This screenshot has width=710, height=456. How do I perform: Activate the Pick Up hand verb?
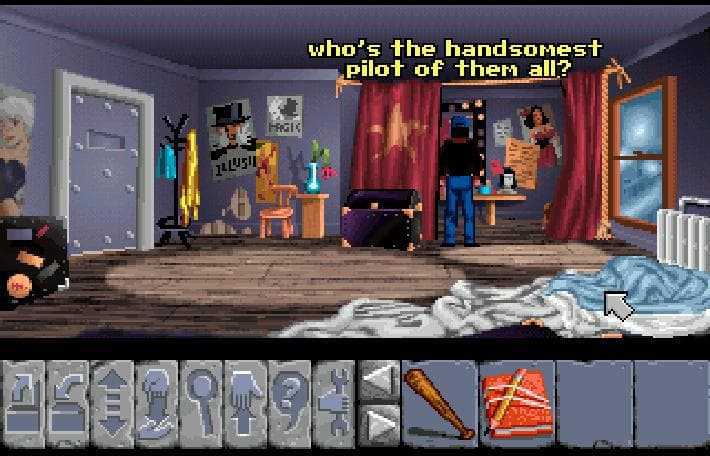click(244, 400)
